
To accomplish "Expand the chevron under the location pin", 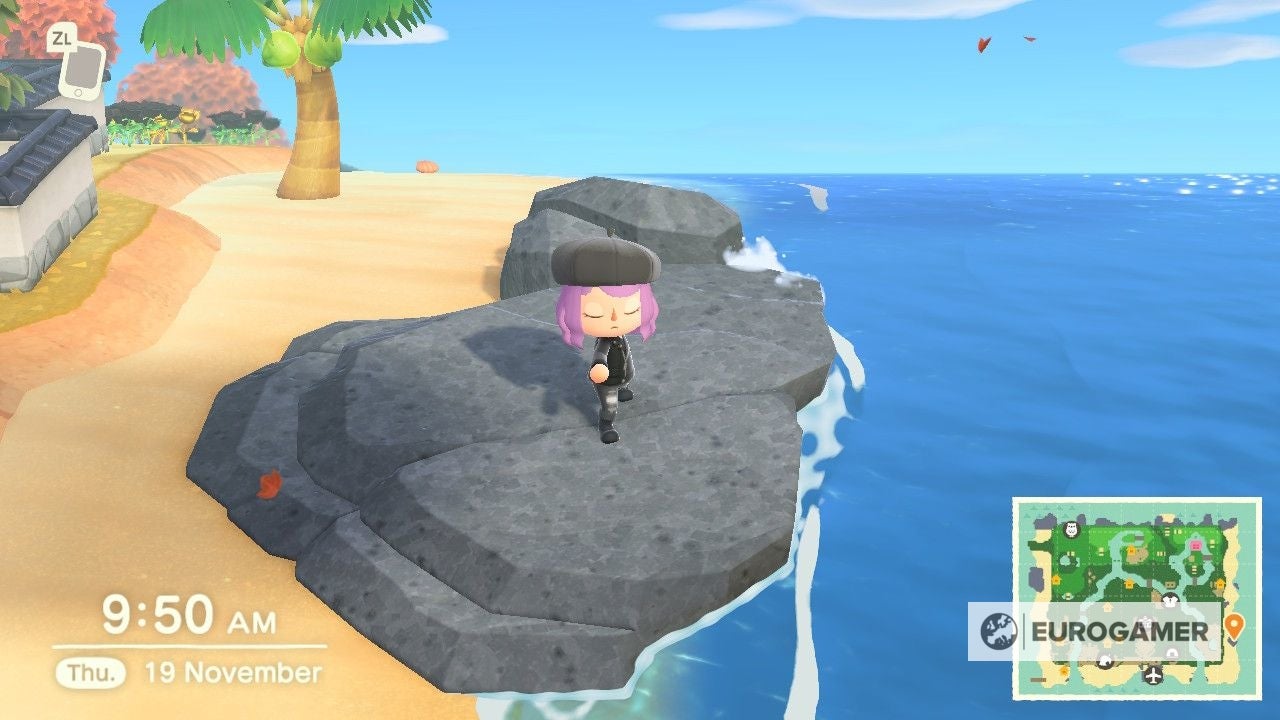I will (1234, 643).
